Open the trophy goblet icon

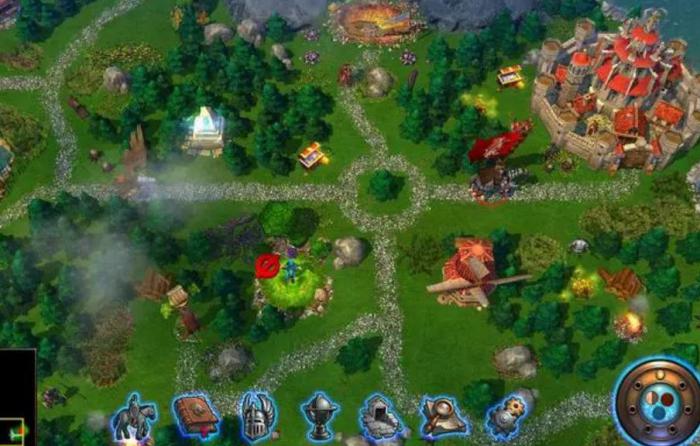coord(320,416)
